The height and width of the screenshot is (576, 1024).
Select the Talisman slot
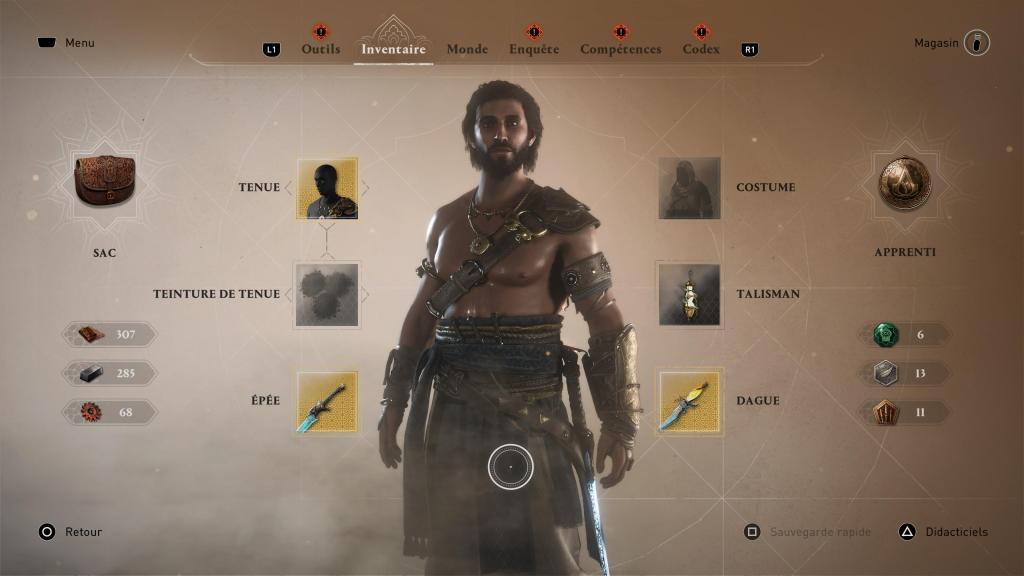(689, 294)
